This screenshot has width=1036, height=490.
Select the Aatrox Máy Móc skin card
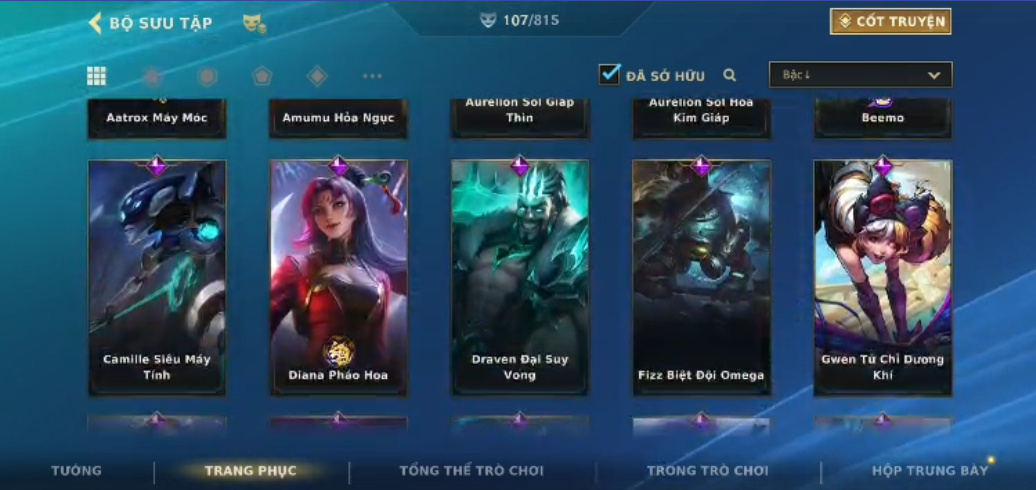(157, 118)
